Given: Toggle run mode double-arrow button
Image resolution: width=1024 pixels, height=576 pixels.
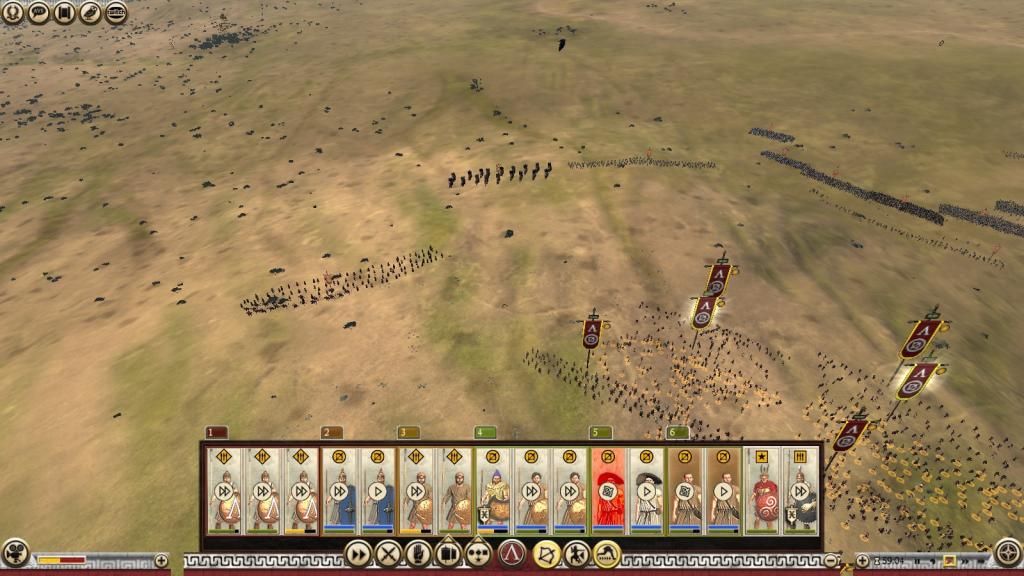Looking at the screenshot, I should (x=357, y=552).
